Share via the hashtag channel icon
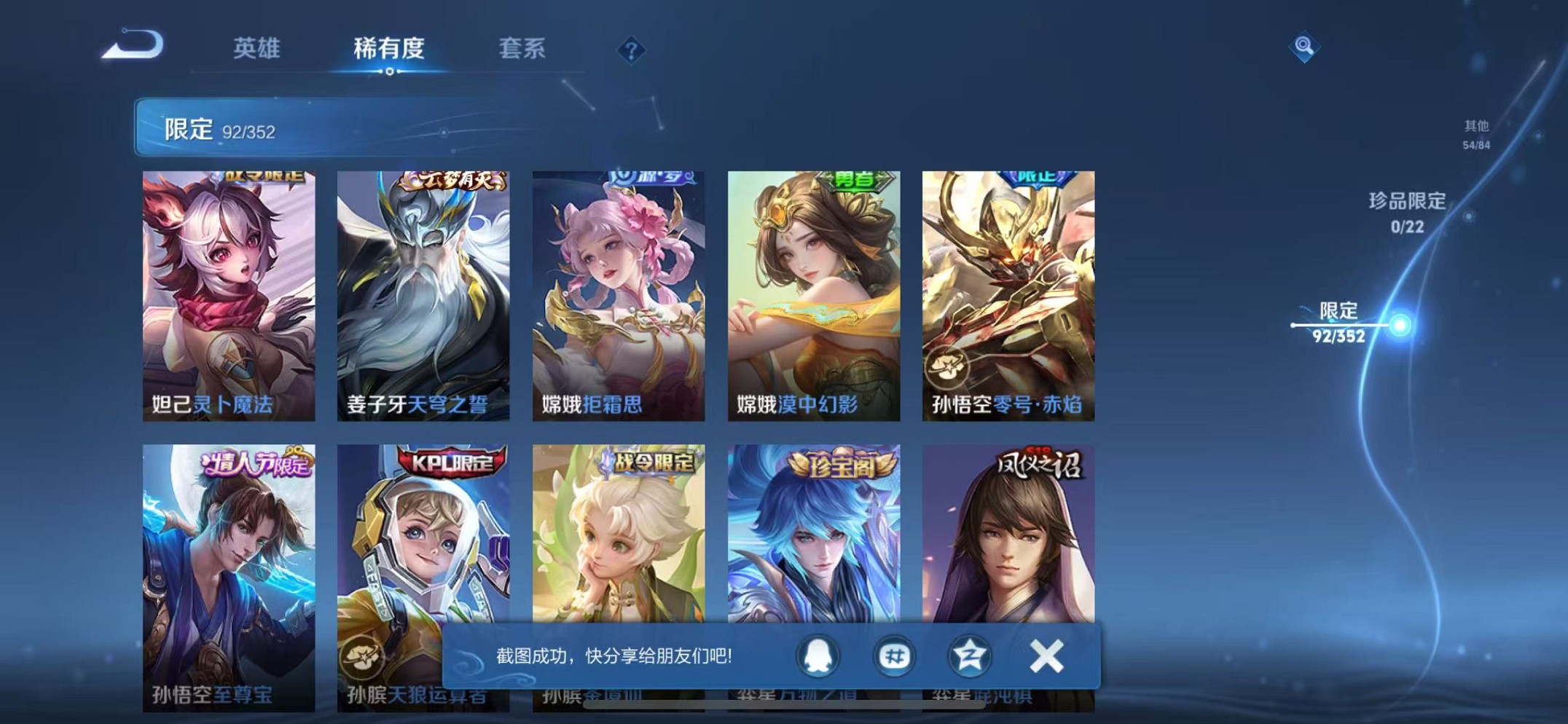Image resolution: width=1568 pixels, height=724 pixels. pos(895,656)
